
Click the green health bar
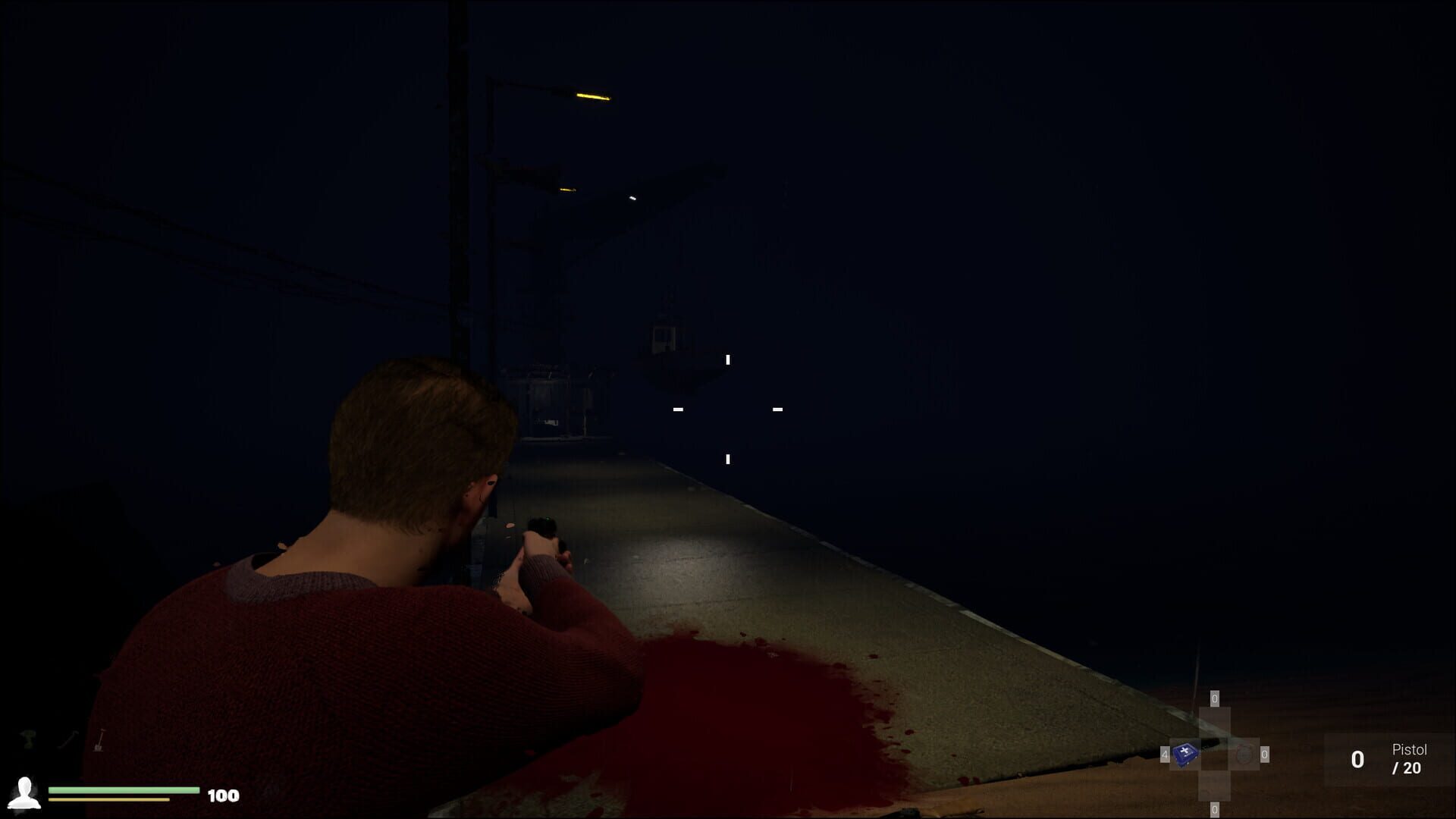tap(124, 789)
